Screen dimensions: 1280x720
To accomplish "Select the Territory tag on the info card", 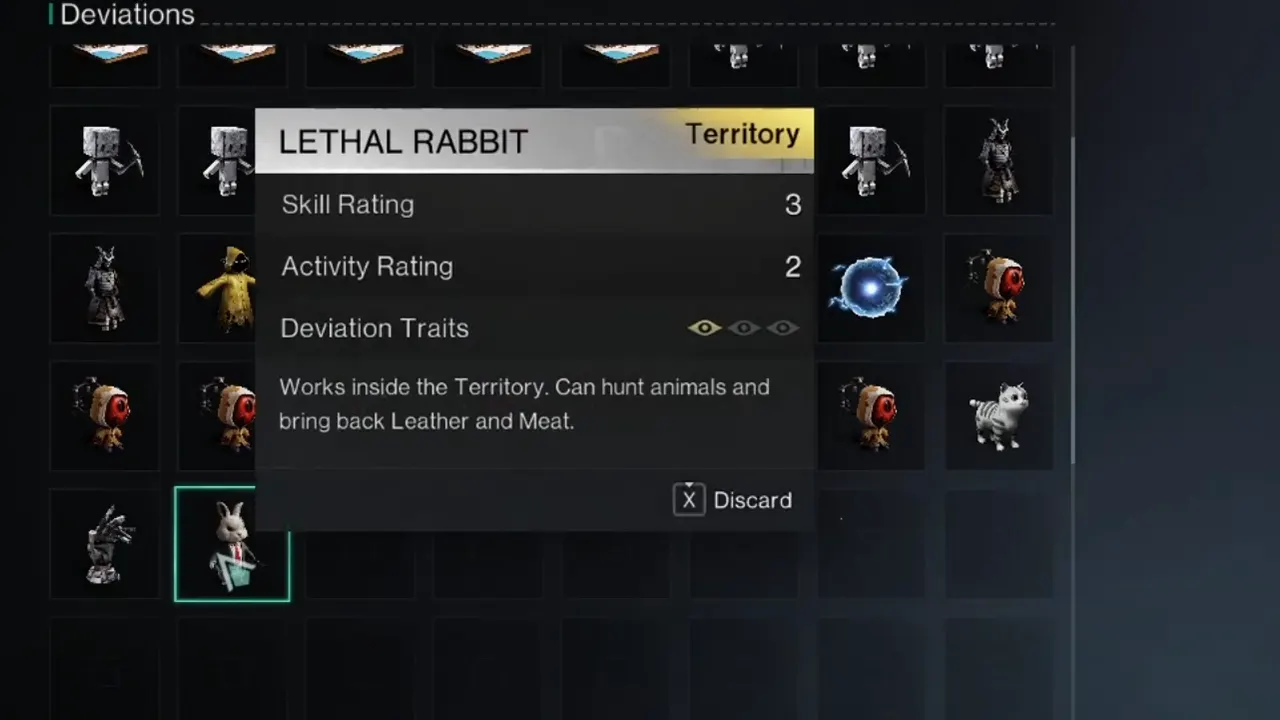I will click(743, 134).
